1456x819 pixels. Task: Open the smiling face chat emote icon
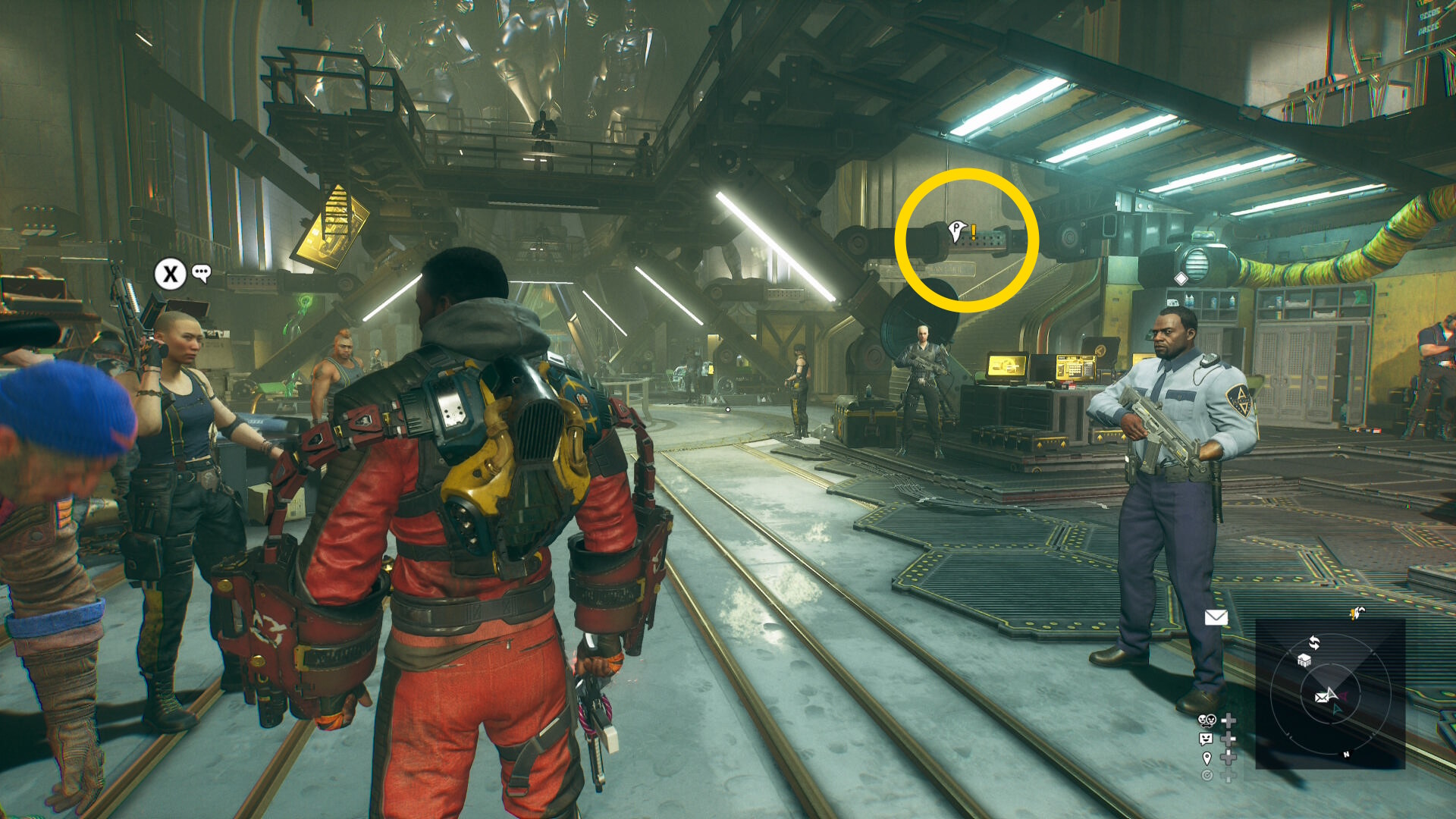coord(1206,739)
